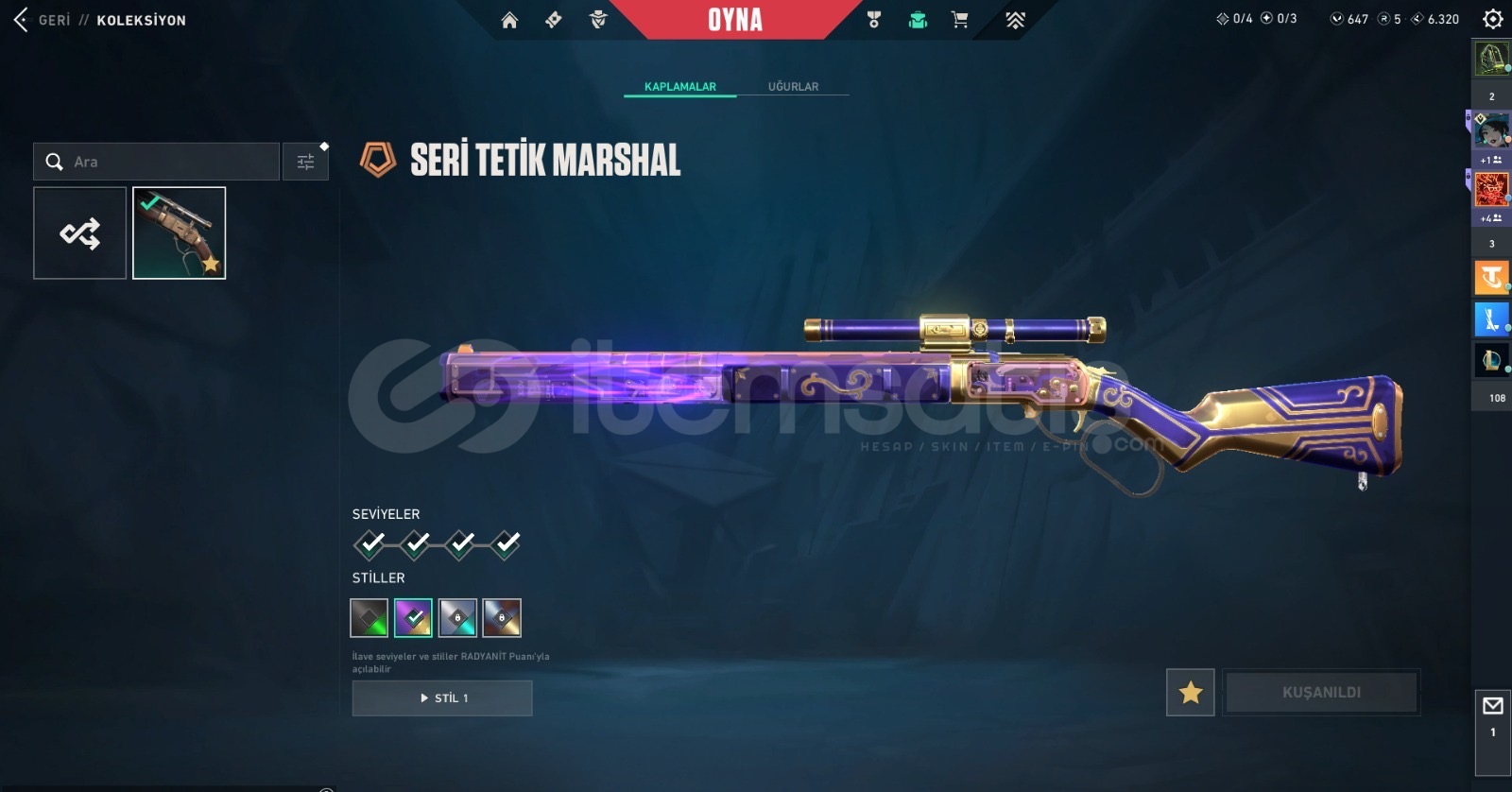Open the skin filter options
The width and height of the screenshot is (1512, 792).
305,162
